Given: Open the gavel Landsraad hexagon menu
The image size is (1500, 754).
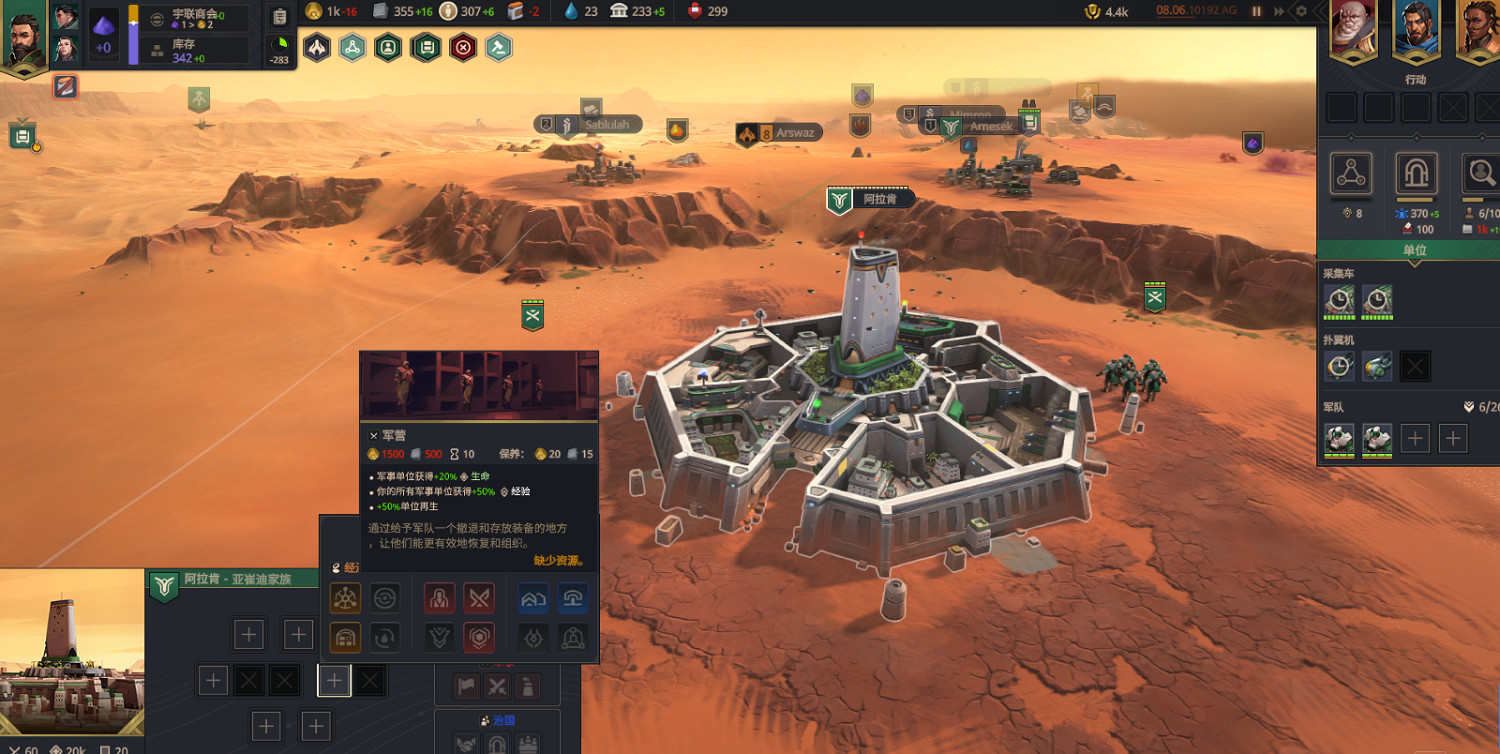Looking at the screenshot, I should click(499, 47).
